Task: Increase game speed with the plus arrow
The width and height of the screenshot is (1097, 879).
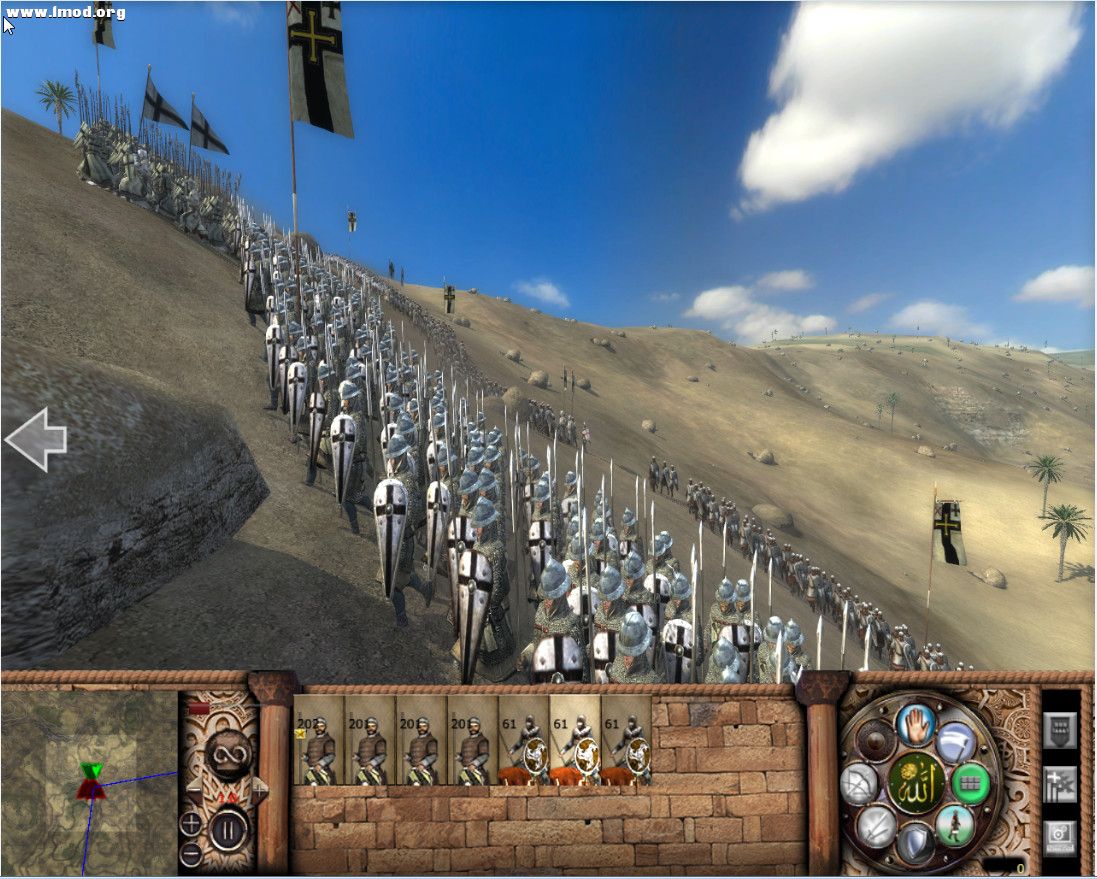Action: (x=259, y=789)
